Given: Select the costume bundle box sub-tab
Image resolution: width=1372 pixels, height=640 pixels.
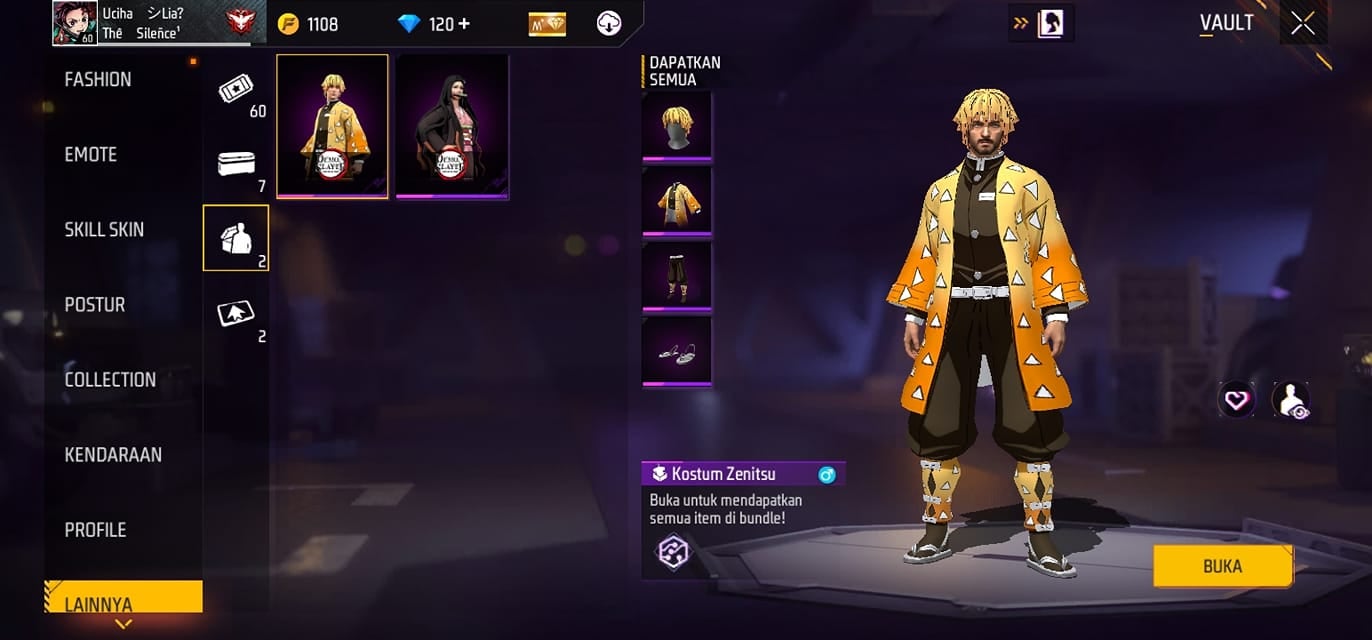Looking at the screenshot, I should pos(237,238).
